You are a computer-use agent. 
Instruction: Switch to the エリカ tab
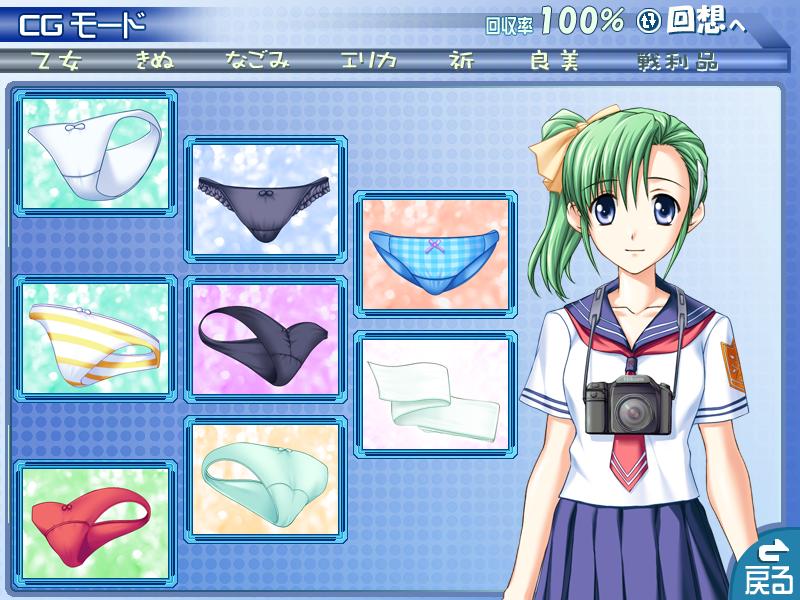(368, 61)
